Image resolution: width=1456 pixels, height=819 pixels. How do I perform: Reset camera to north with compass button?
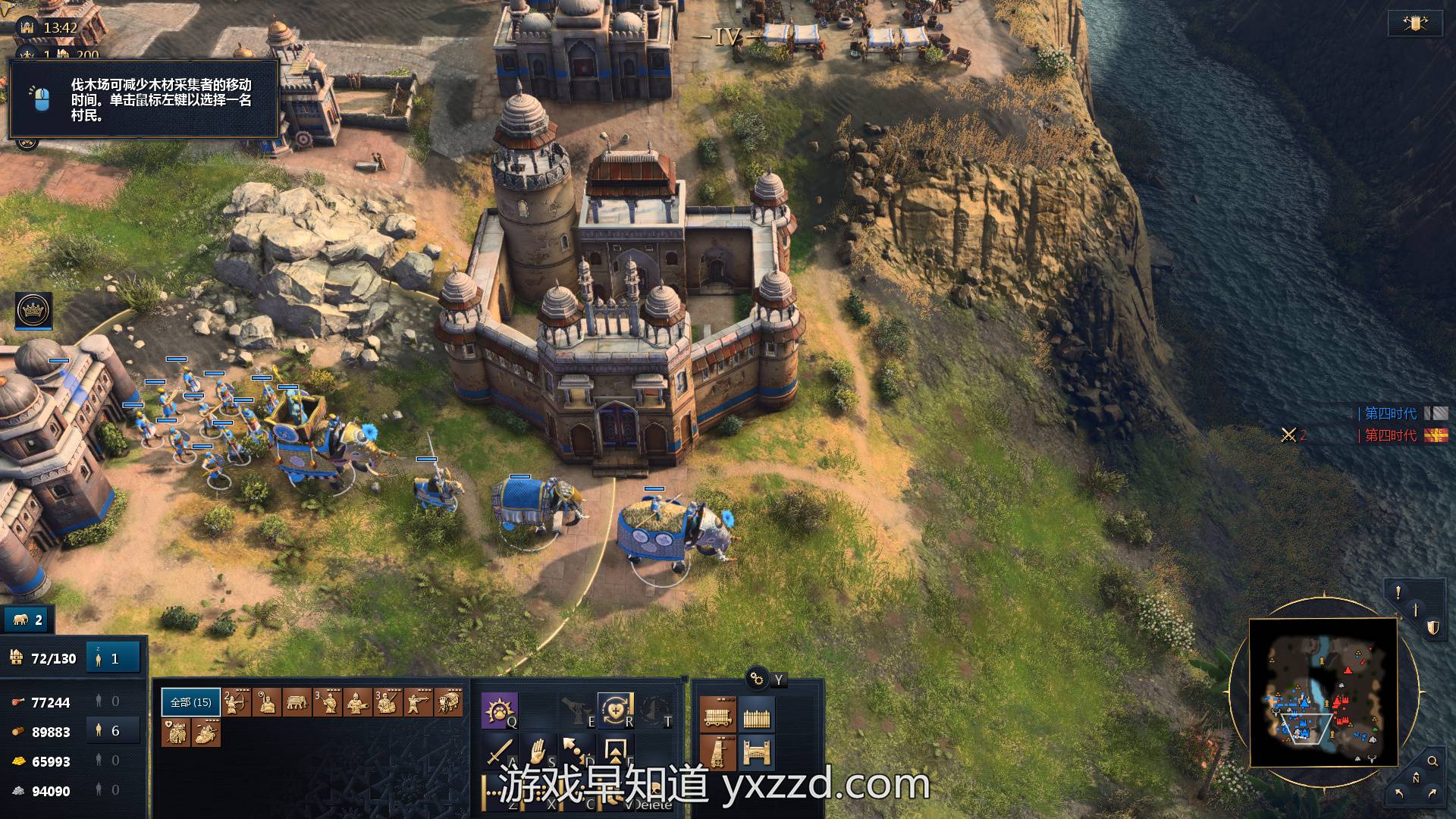1415,778
